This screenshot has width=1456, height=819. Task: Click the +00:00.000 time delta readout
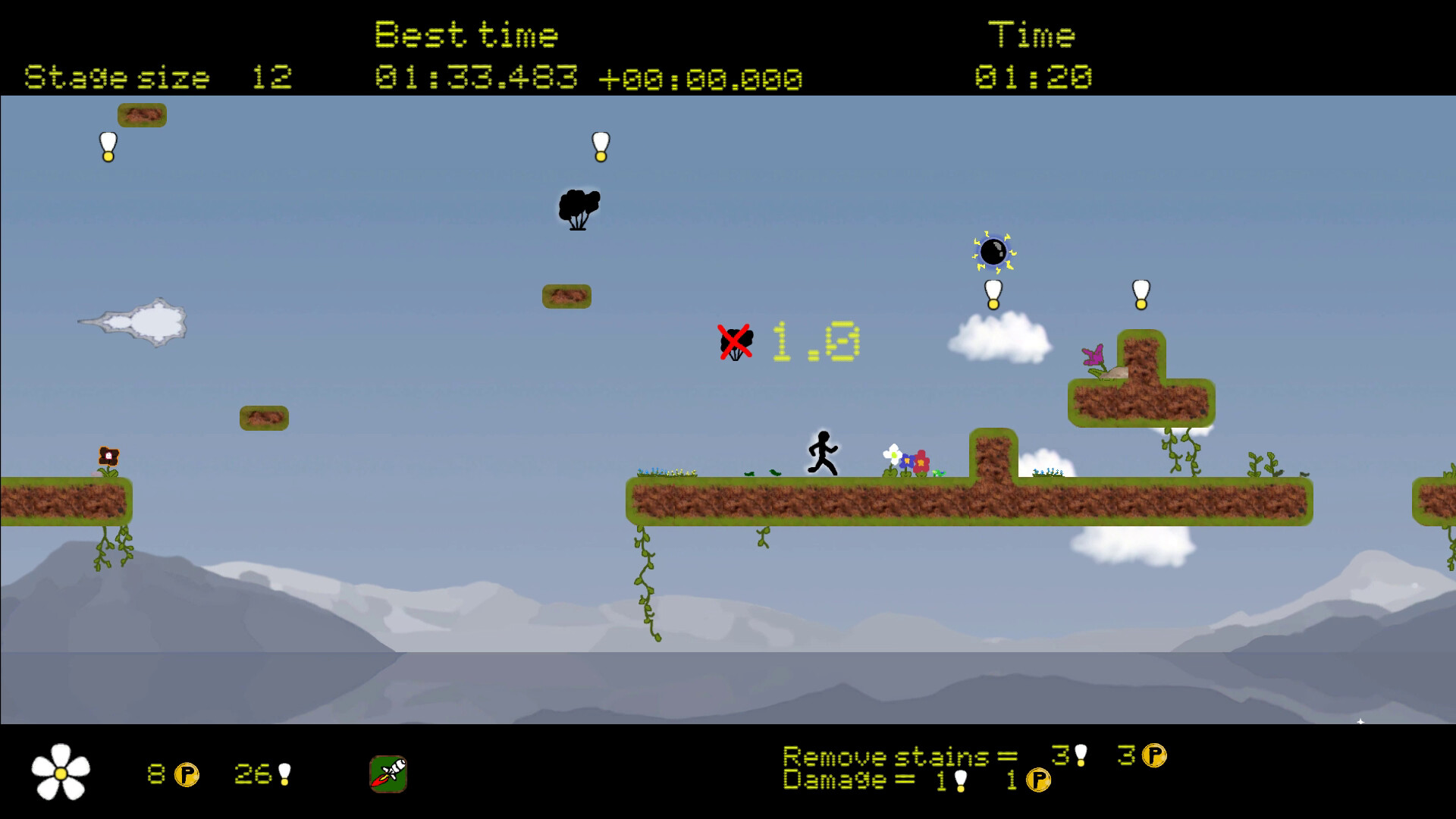(x=701, y=77)
